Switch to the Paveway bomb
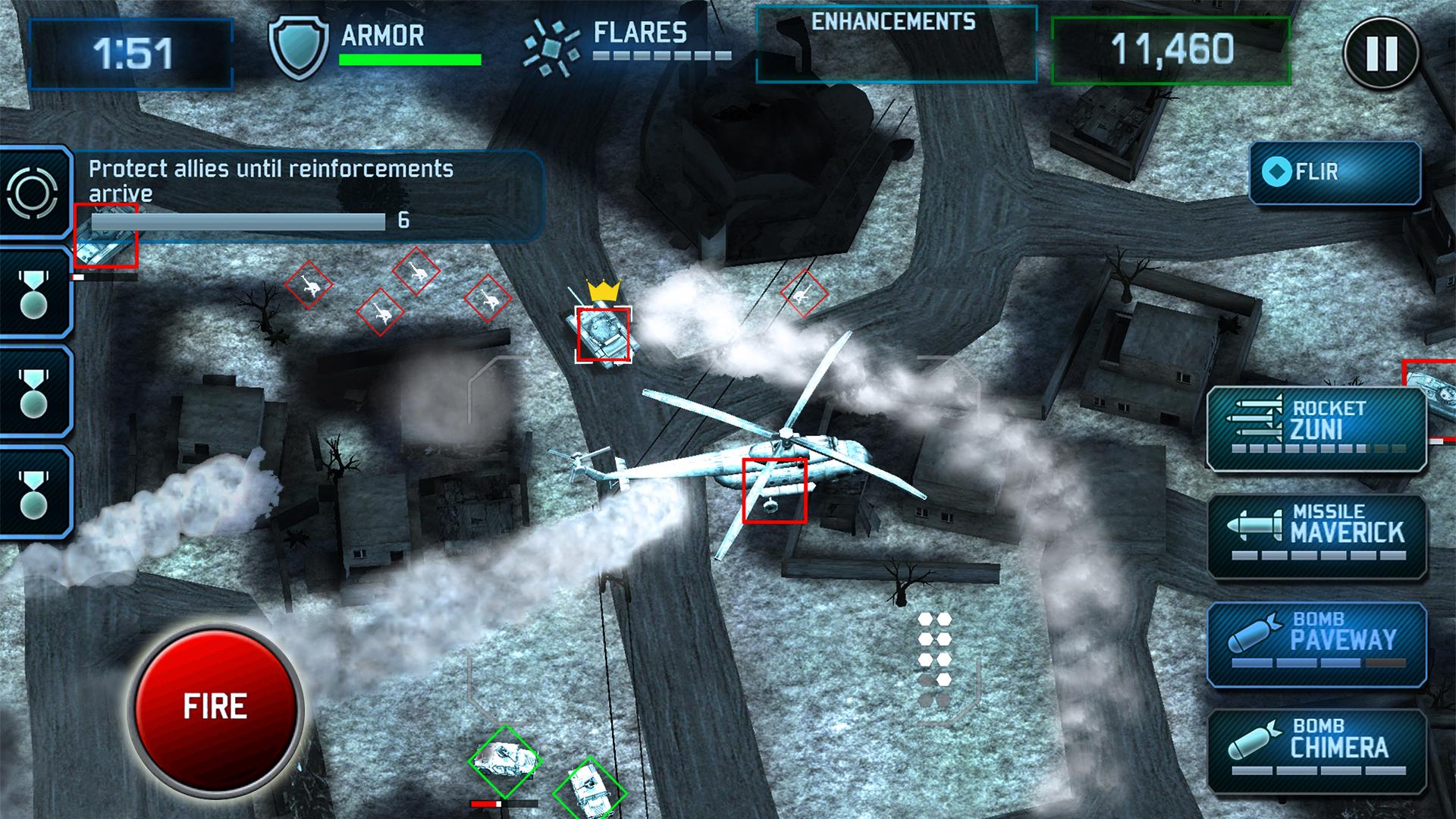Screen dimensions: 1456x819 [1317, 643]
